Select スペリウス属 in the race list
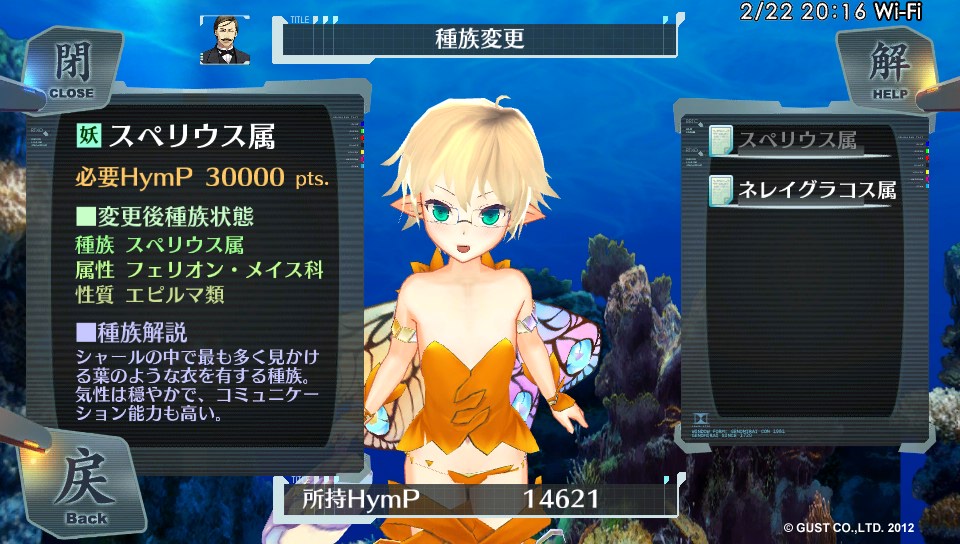Screen dimensions: 960x544 (x=797, y=142)
